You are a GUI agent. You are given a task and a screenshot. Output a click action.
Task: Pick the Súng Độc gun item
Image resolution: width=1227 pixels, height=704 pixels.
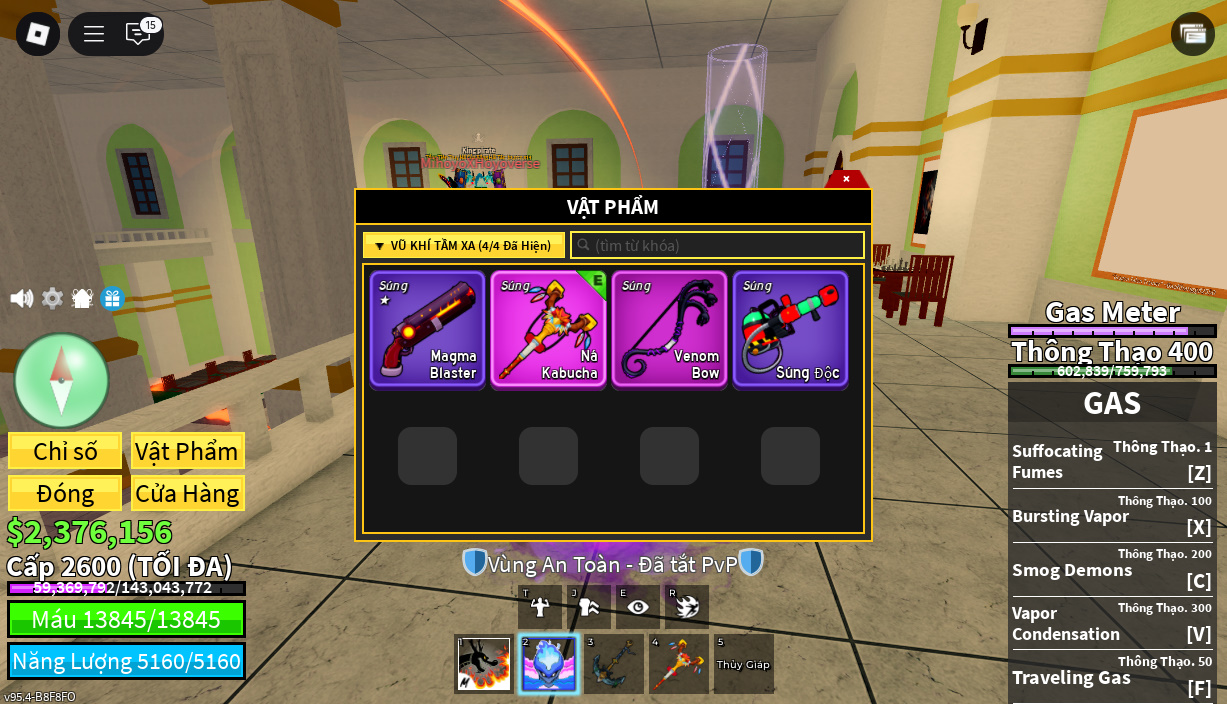(x=790, y=329)
